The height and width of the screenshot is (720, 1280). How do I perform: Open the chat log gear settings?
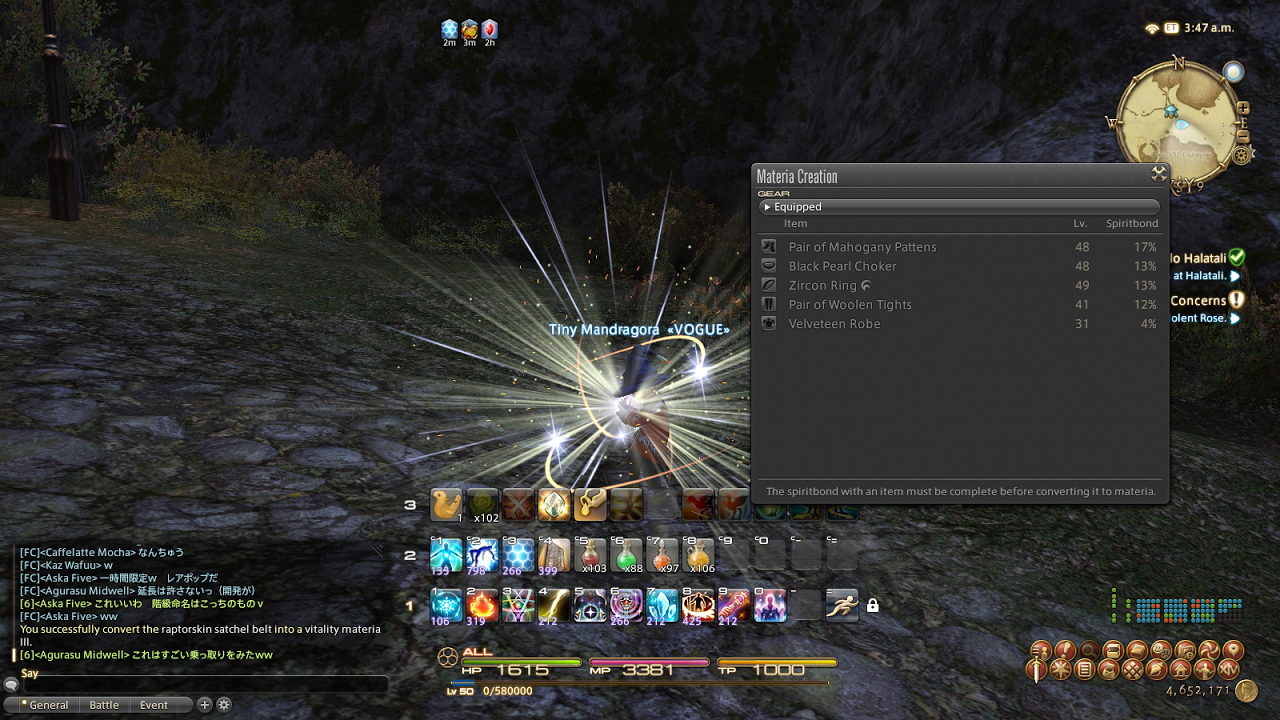tap(224, 704)
